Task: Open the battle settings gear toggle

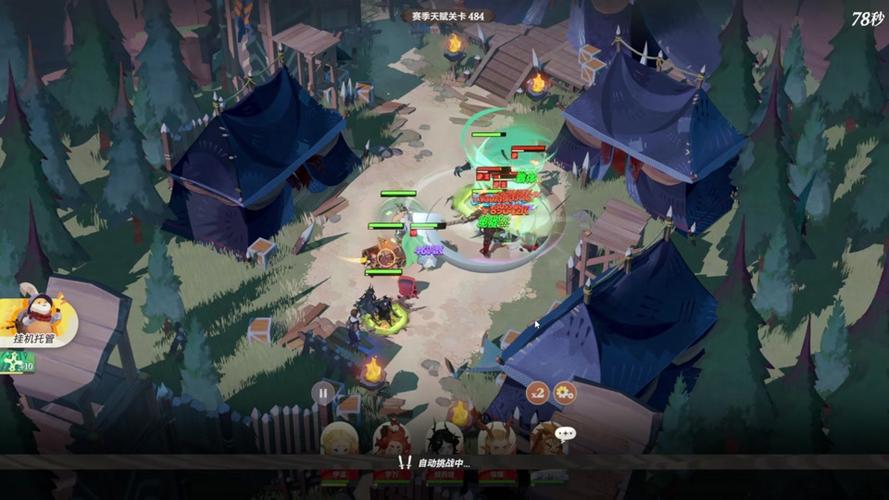Action: pos(564,392)
